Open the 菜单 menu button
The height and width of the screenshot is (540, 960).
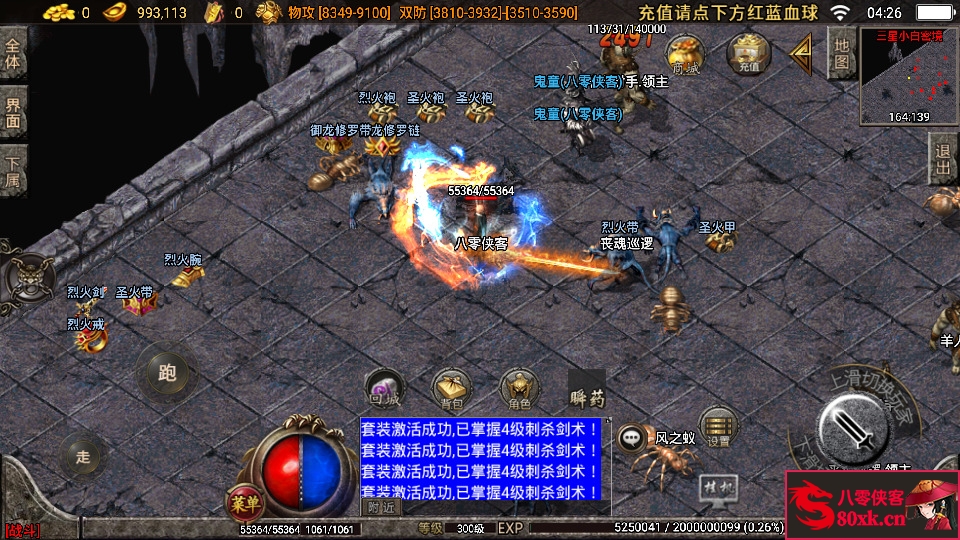[x=243, y=500]
